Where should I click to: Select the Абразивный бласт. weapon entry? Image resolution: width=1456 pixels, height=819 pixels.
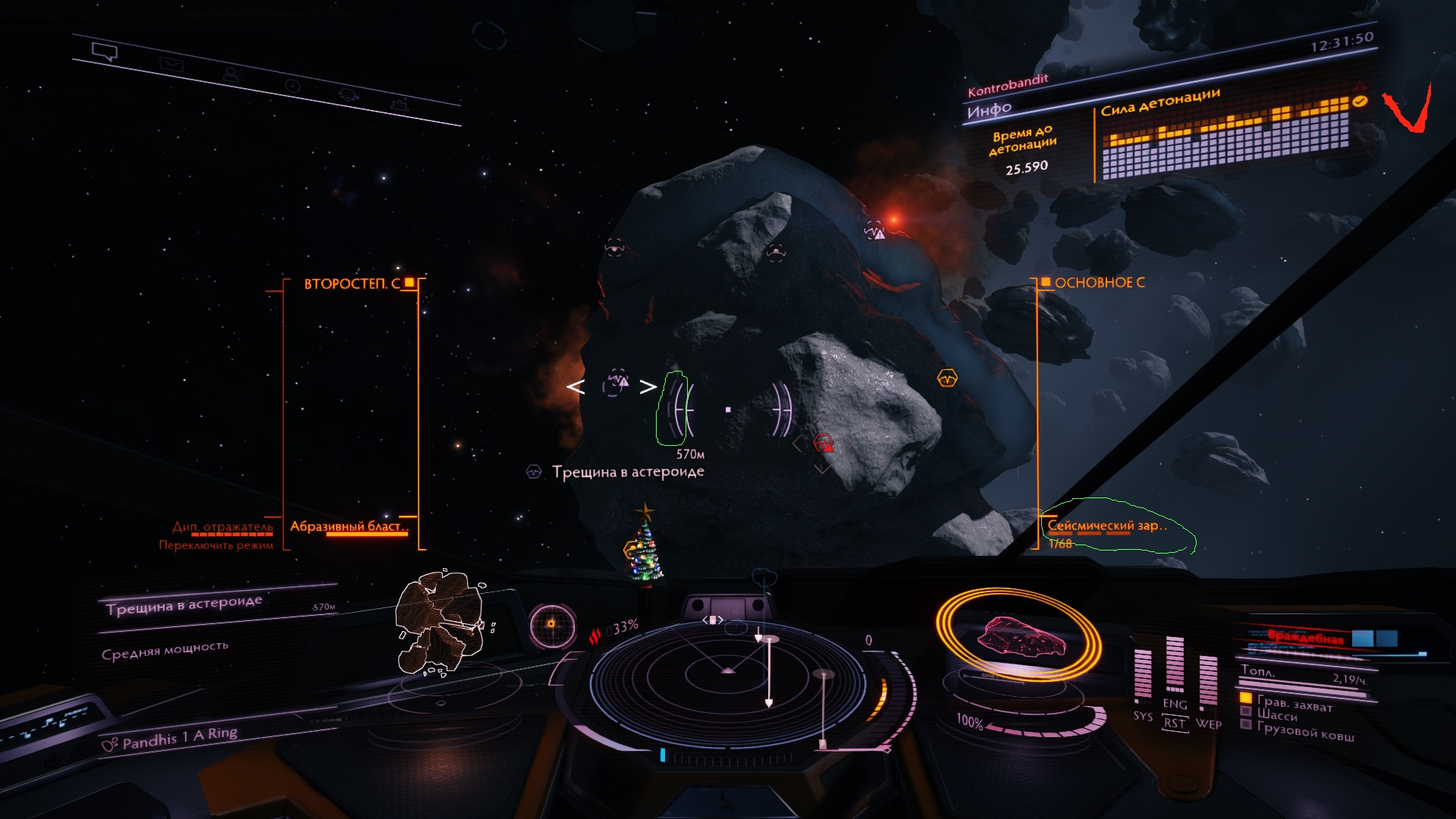(350, 526)
